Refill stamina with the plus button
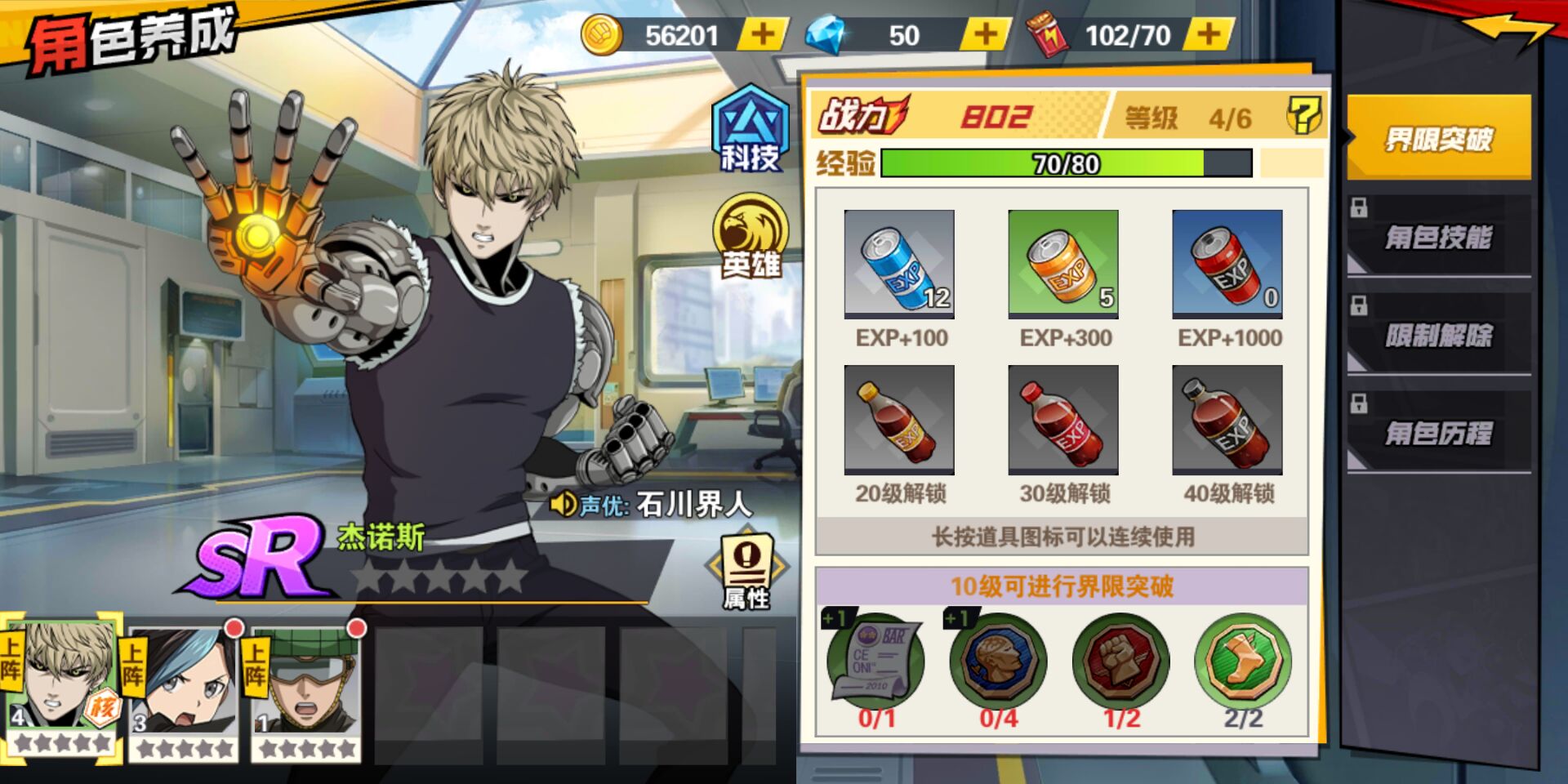The width and height of the screenshot is (1568, 784). pyautogui.click(x=1208, y=35)
